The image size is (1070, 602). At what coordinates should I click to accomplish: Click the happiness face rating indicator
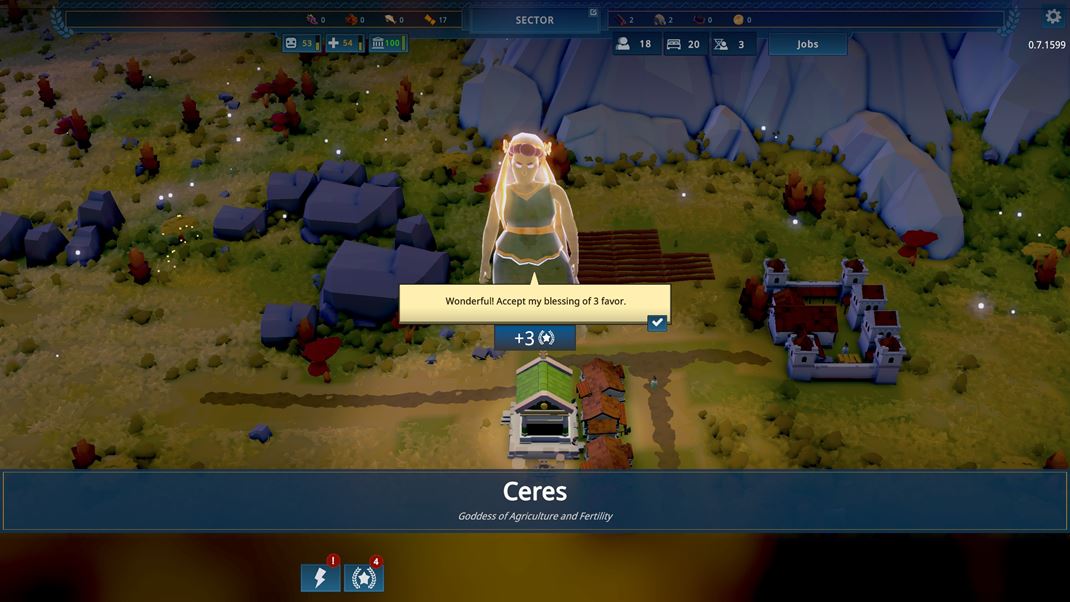[x=300, y=43]
